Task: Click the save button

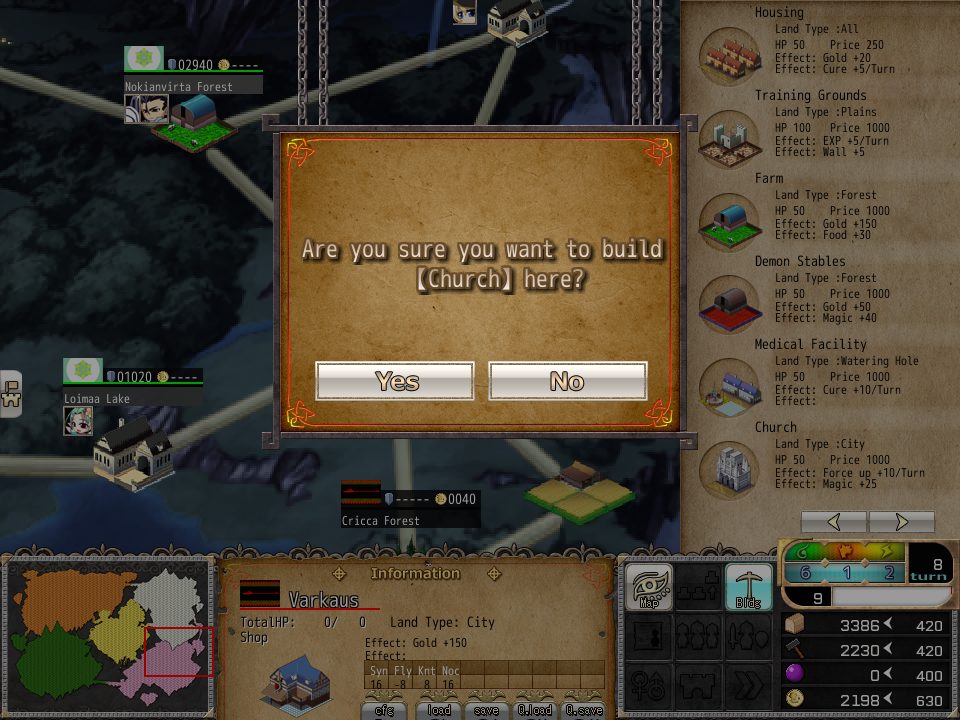Action: coord(487,710)
